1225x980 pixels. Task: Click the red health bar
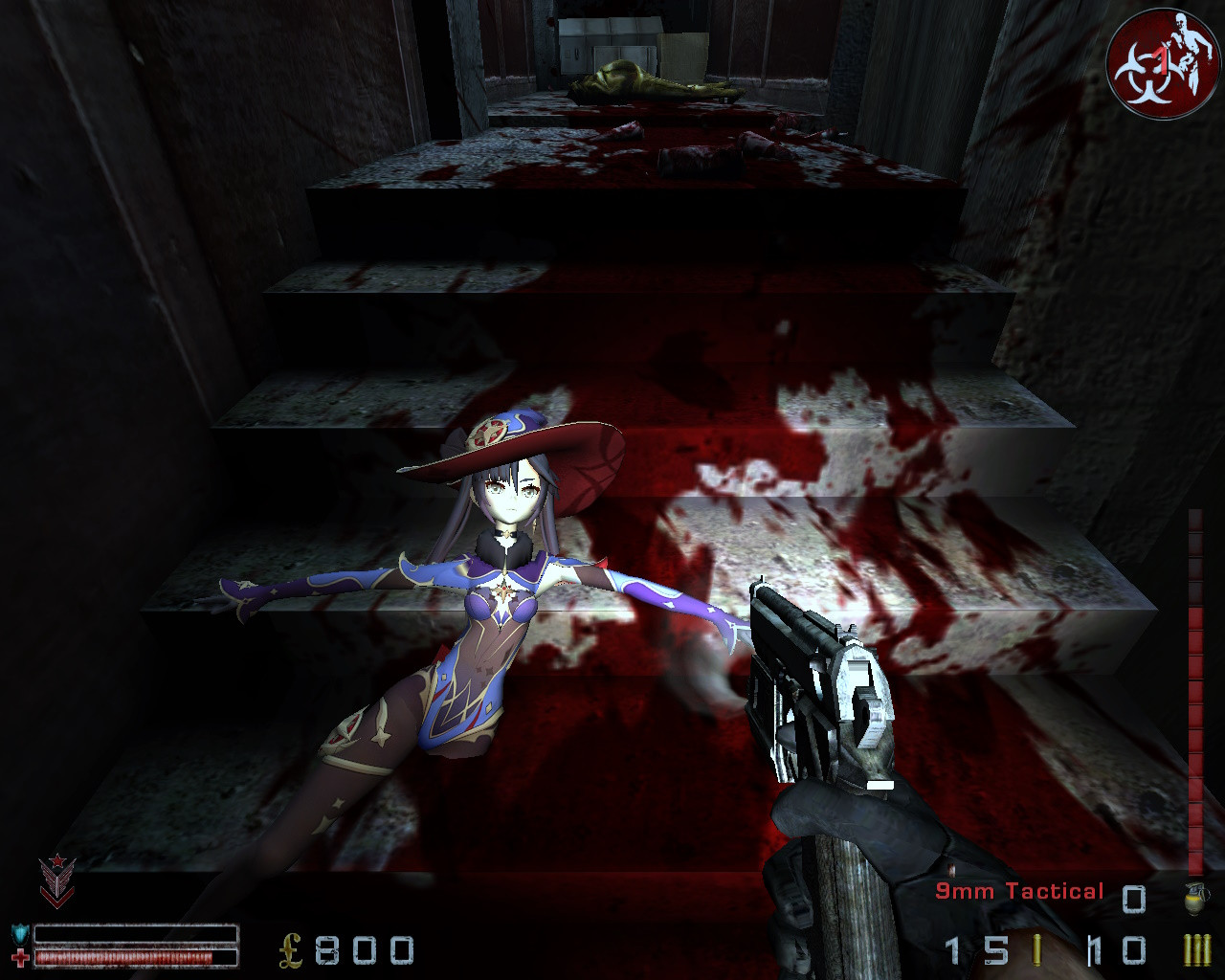click(124, 957)
